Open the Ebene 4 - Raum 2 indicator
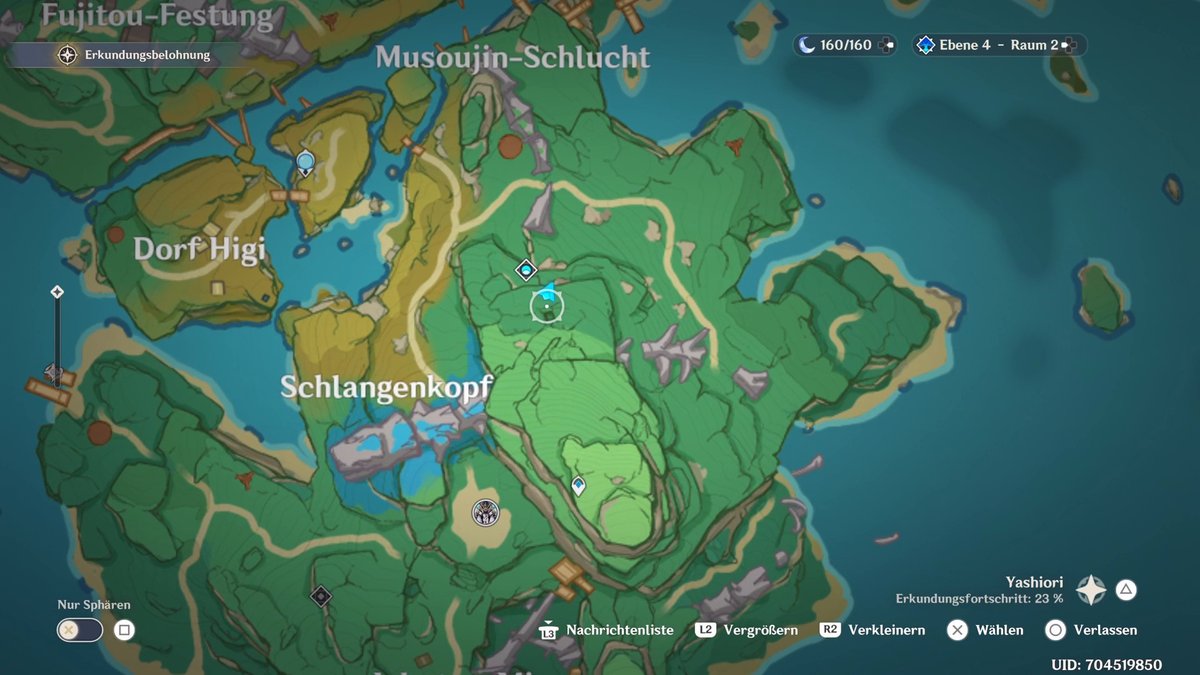1200x675 pixels. pyautogui.click(x=998, y=45)
